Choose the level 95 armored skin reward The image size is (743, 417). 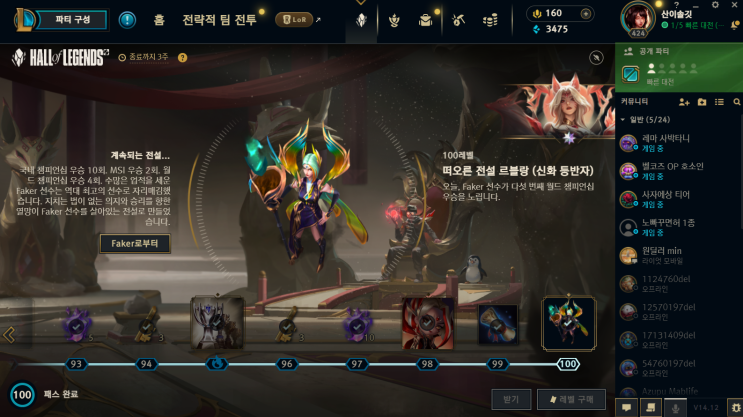click(x=217, y=324)
